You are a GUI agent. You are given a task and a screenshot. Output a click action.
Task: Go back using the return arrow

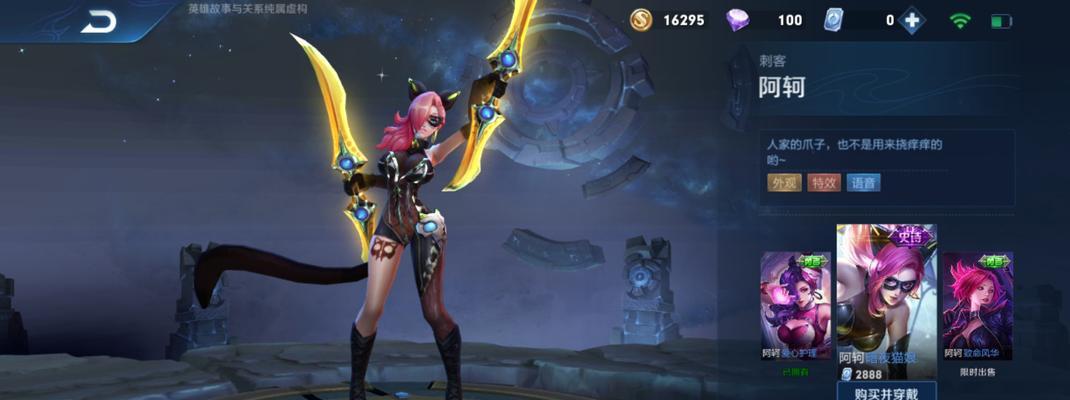pyautogui.click(x=98, y=21)
